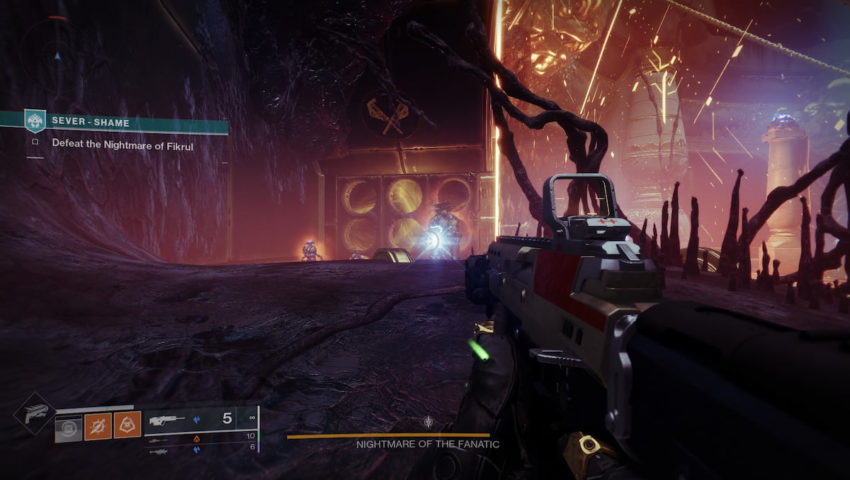Activate the orange hexagon melee ability icon
The image size is (850, 480).
pos(127,425)
